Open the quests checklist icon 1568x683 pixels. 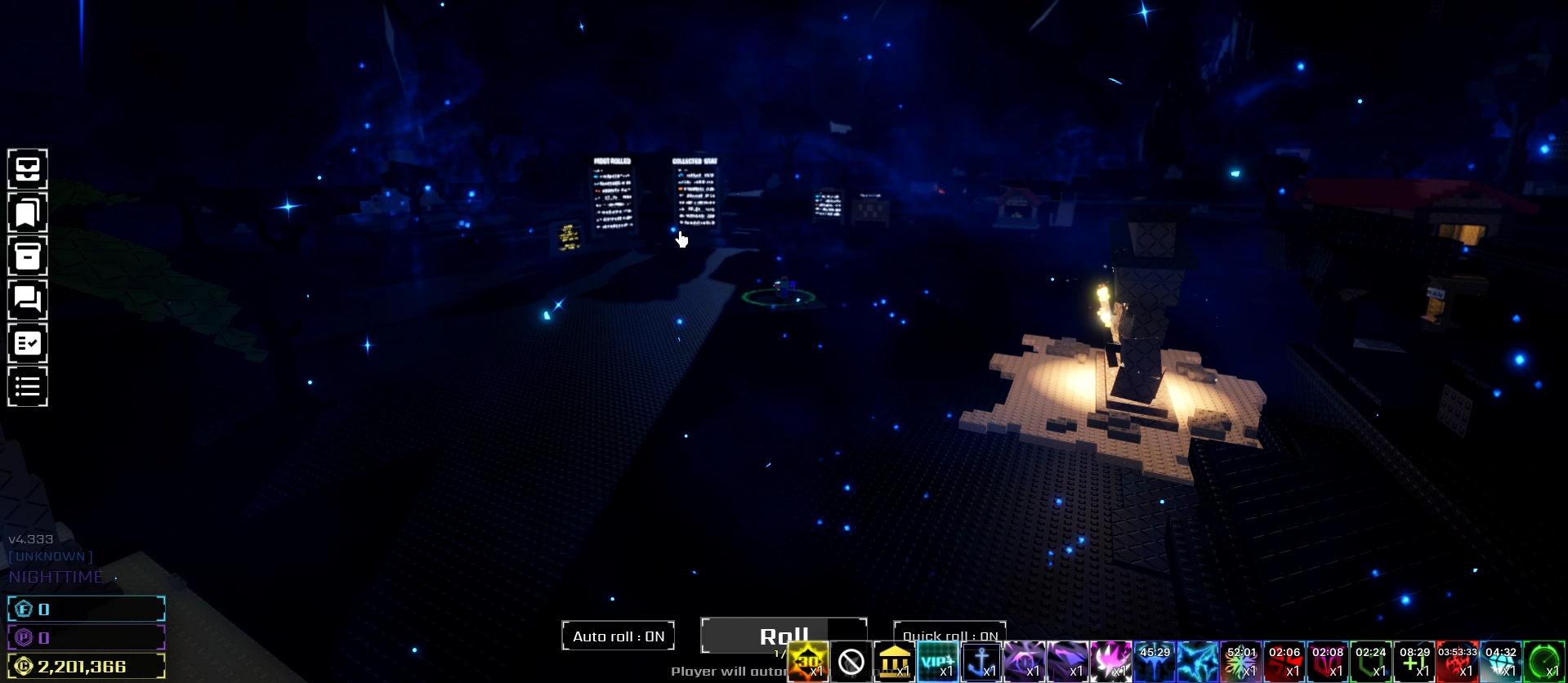[27, 343]
